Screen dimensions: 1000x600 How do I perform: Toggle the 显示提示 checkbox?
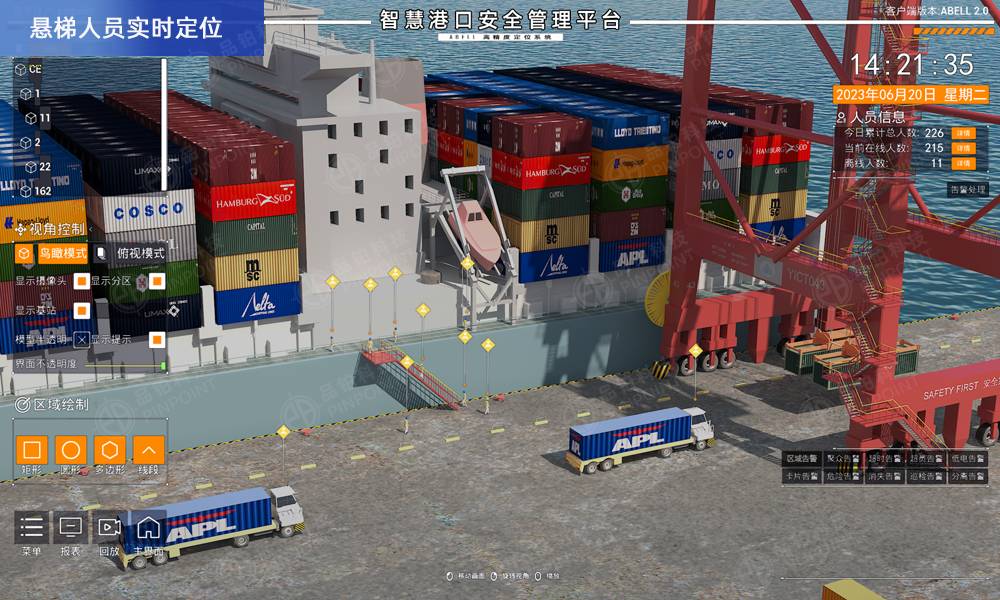[x=157, y=339]
